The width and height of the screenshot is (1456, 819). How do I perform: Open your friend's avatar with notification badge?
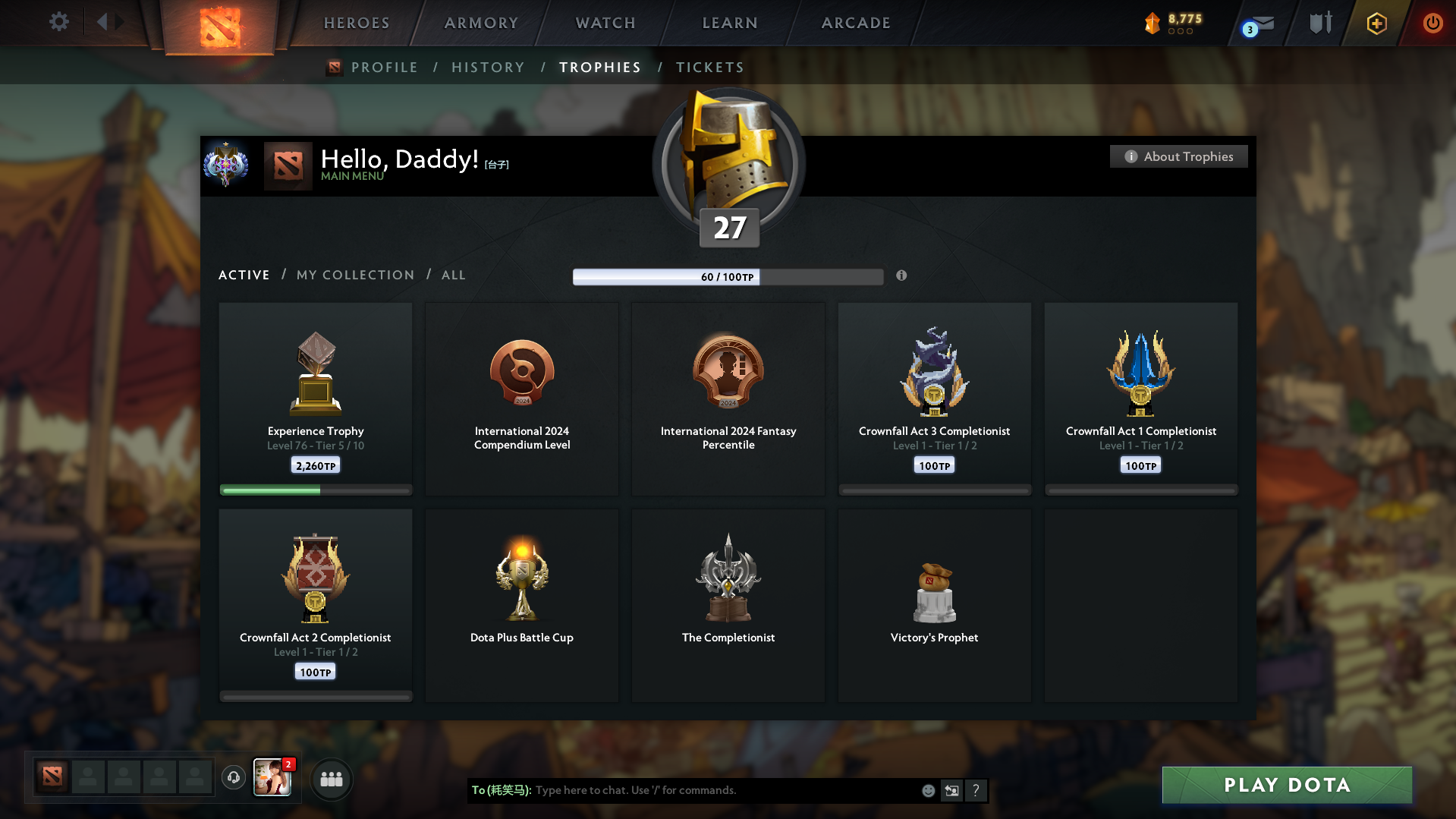point(272,779)
